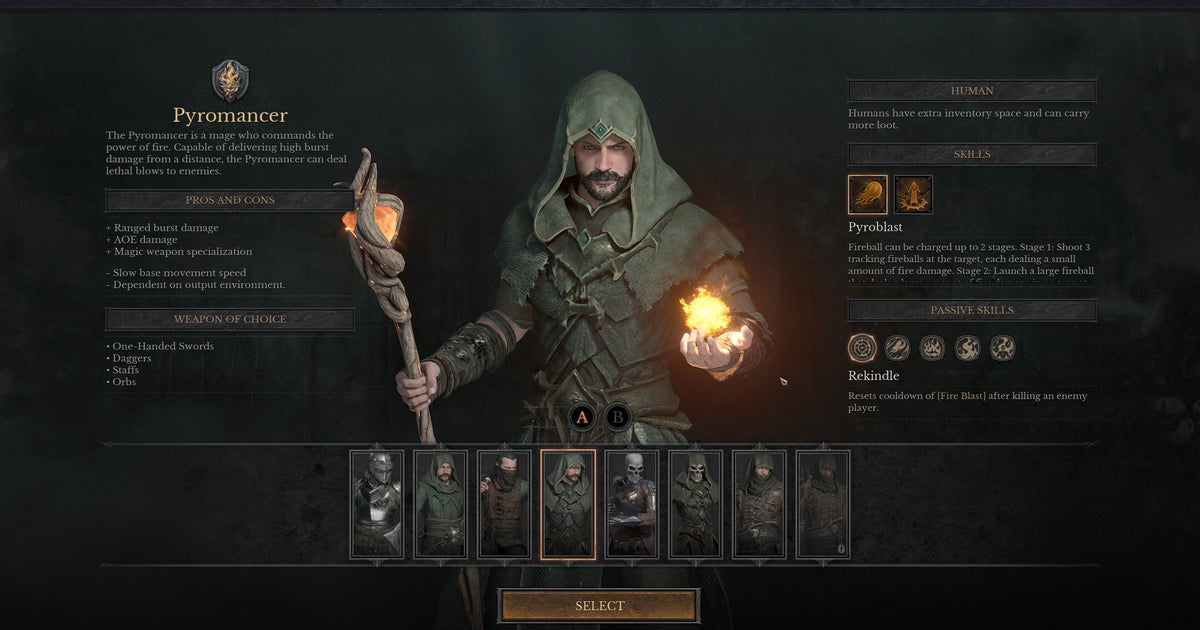Select the hooded skull-mask class portrait
Image resolution: width=1200 pixels, height=630 pixels.
coord(695,504)
